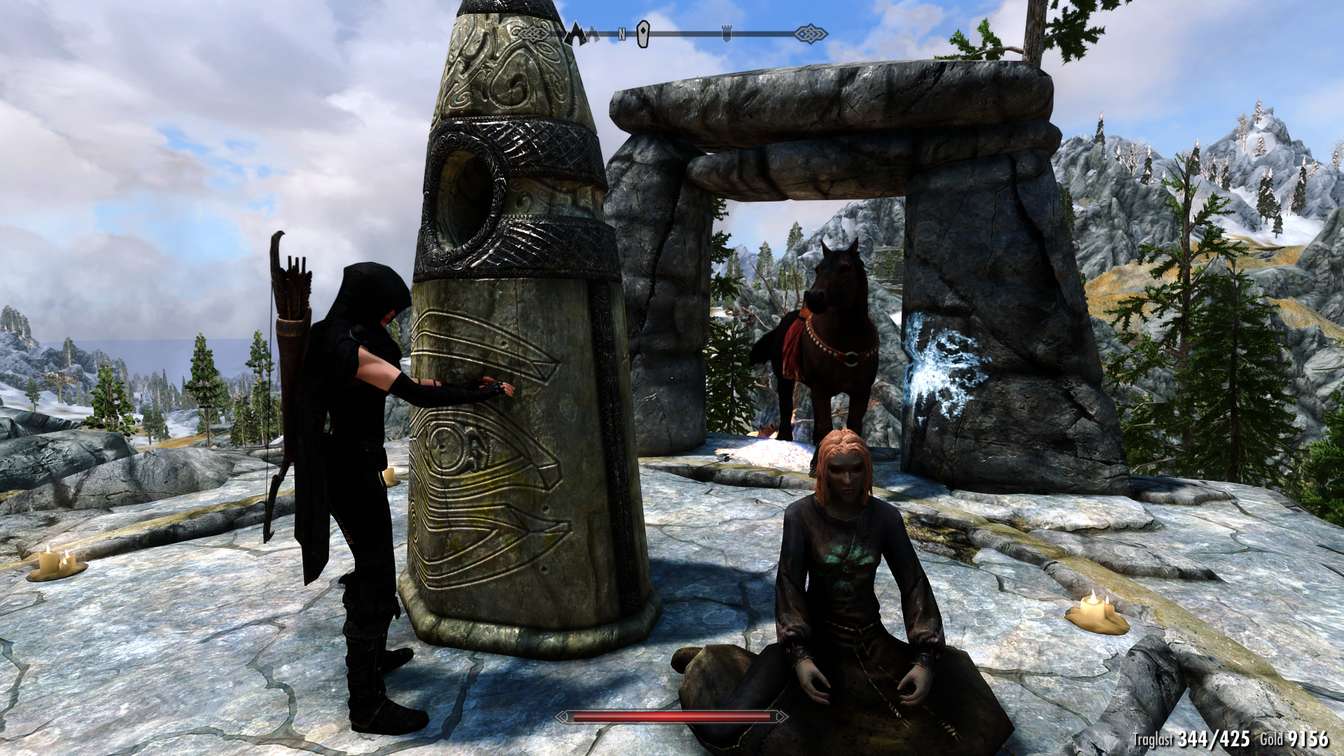Select the north indicator on the compass
The height and width of the screenshot is (756, 1344).
[622, 32]
